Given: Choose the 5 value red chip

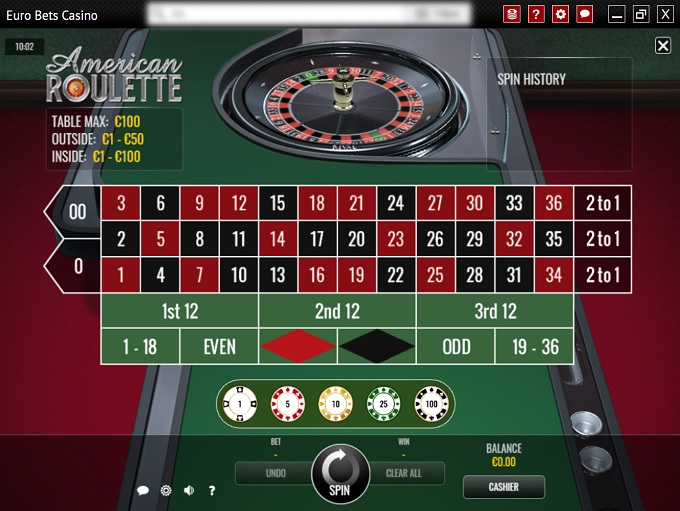Looking at the screenshot, I should [288, 404].
